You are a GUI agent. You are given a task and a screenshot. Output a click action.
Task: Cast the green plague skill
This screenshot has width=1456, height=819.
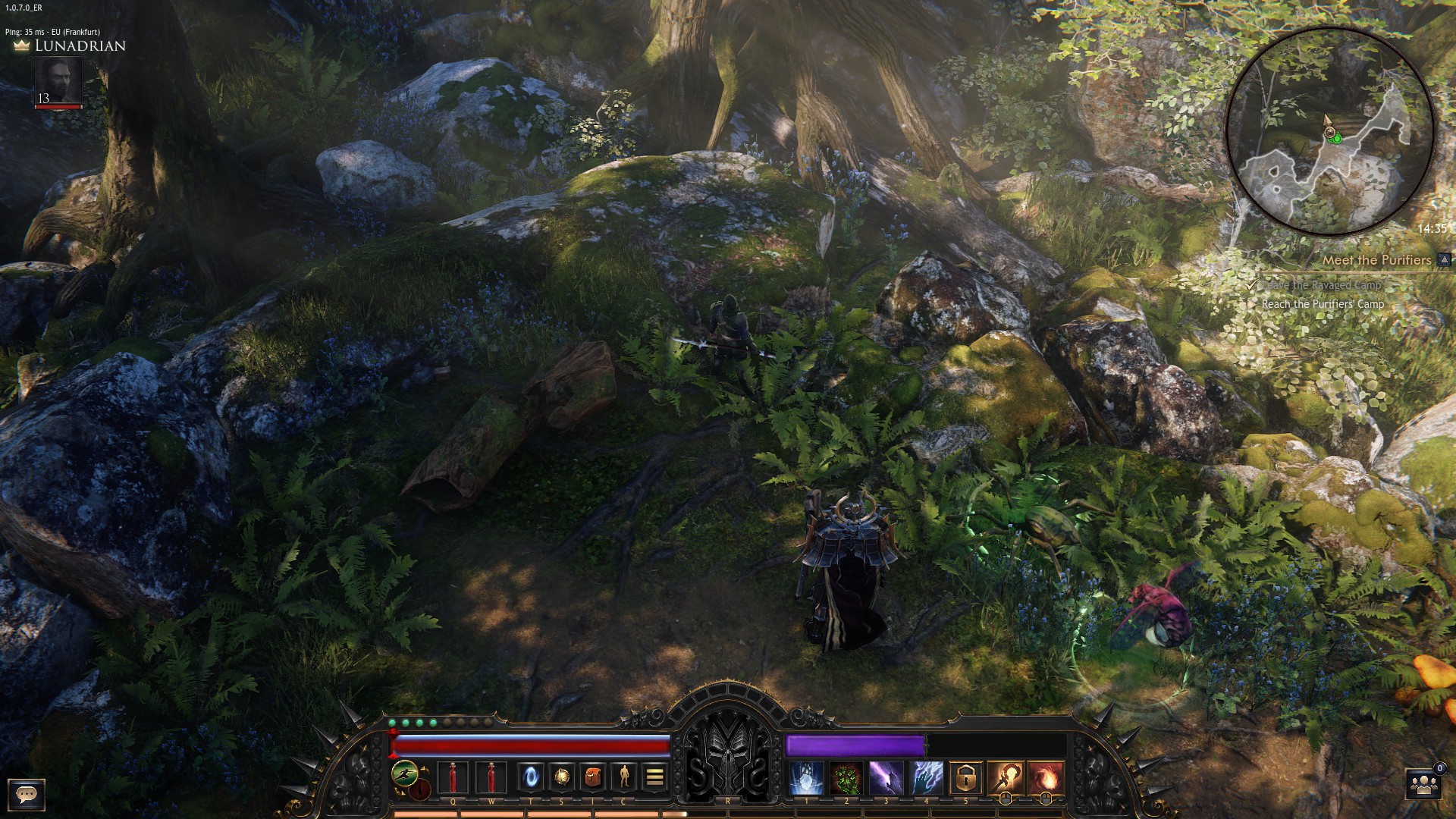point(846,779)
